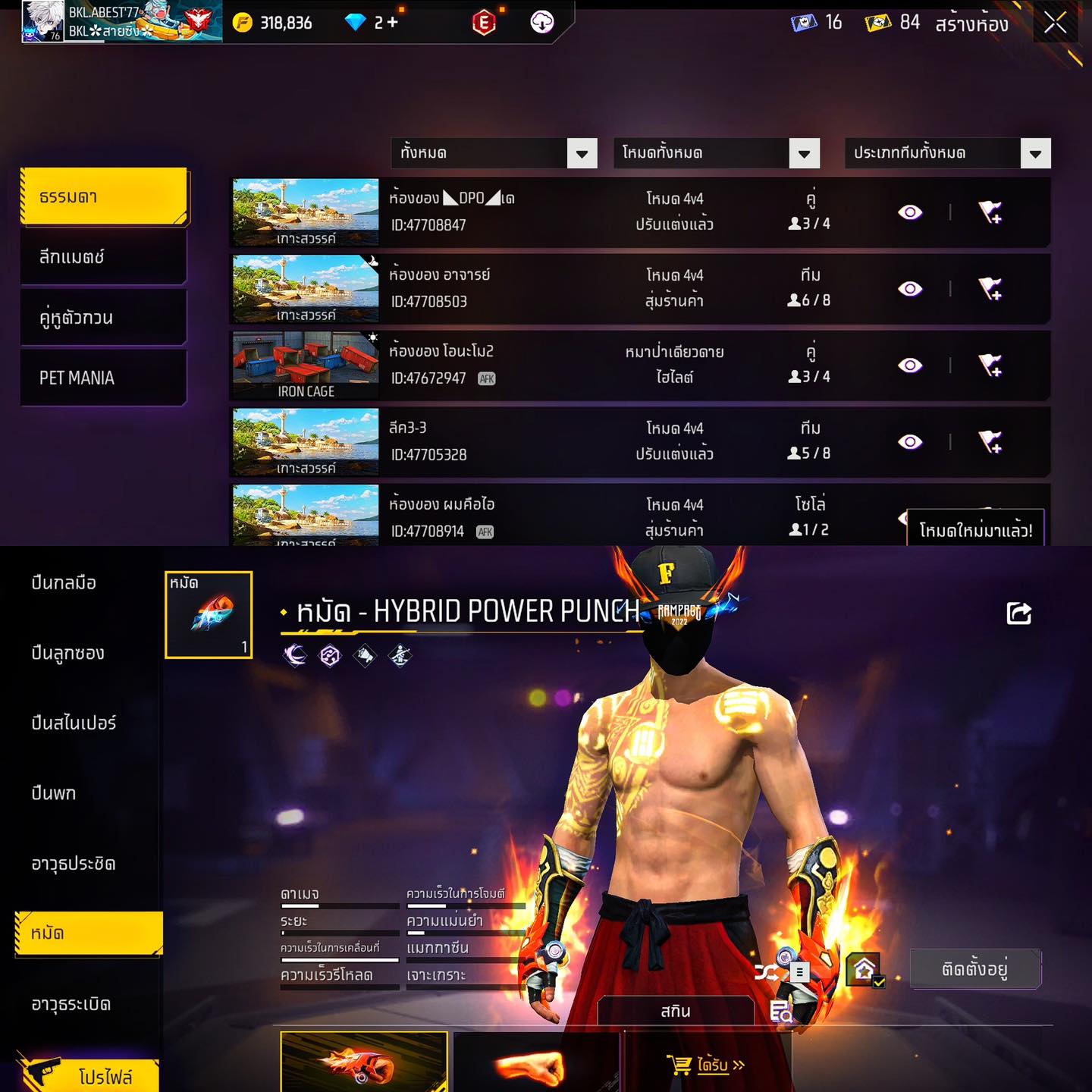The height and width of the screenshot is (1092, 1092).
Task: Click the ติดตั้งอยู่ equipped button
Action: pos(974,968)
